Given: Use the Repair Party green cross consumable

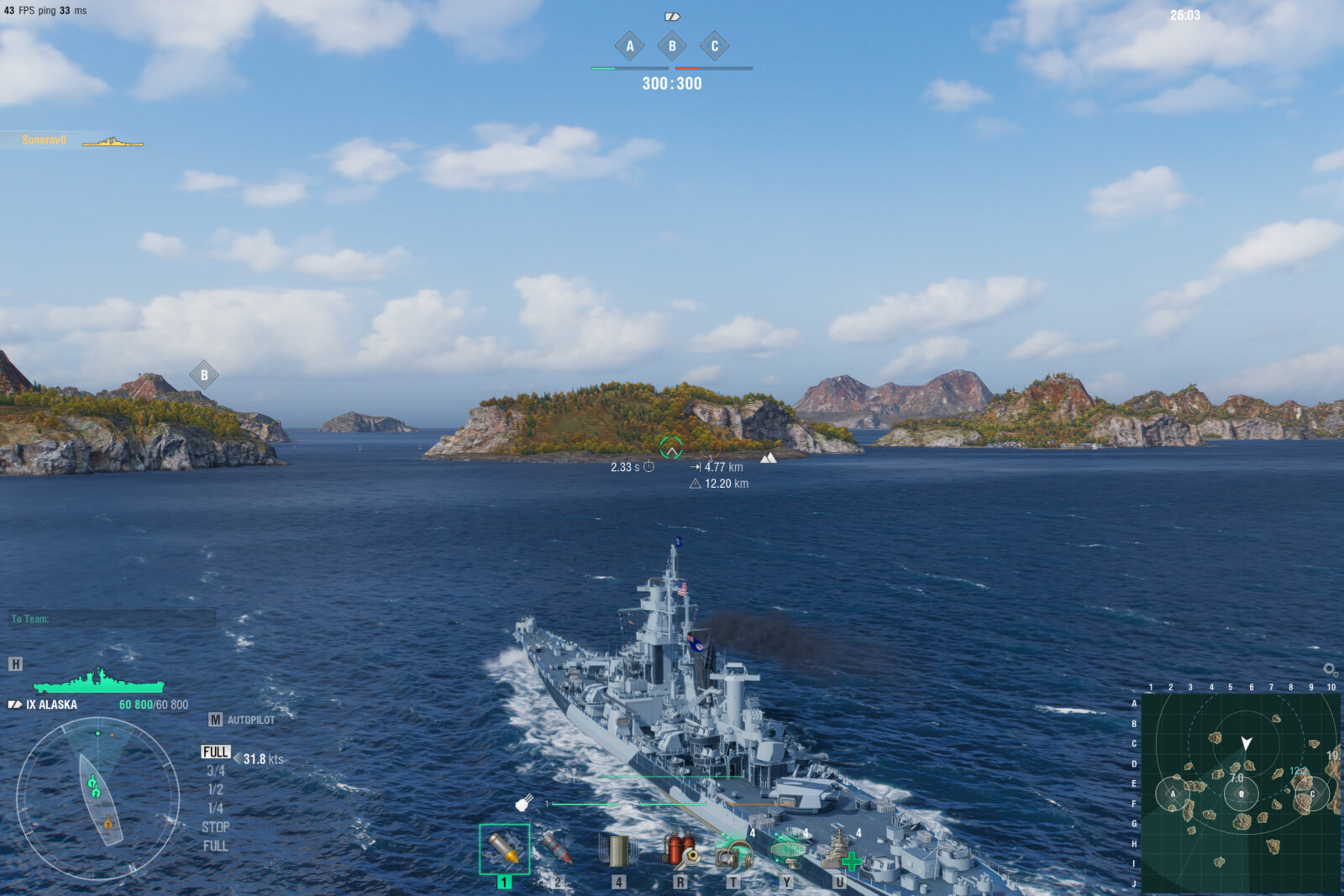Looking at the screenshot, I should tap(839, 851).
